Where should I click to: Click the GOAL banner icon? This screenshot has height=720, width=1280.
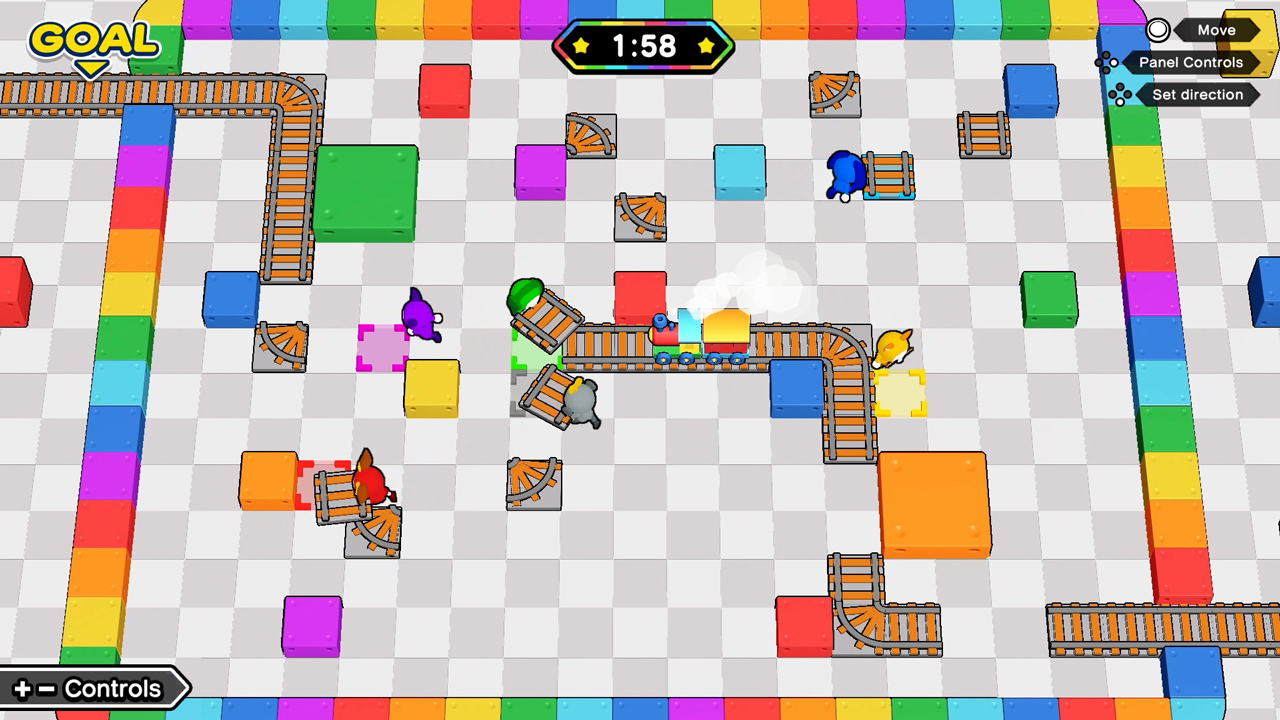pos(93,38)
